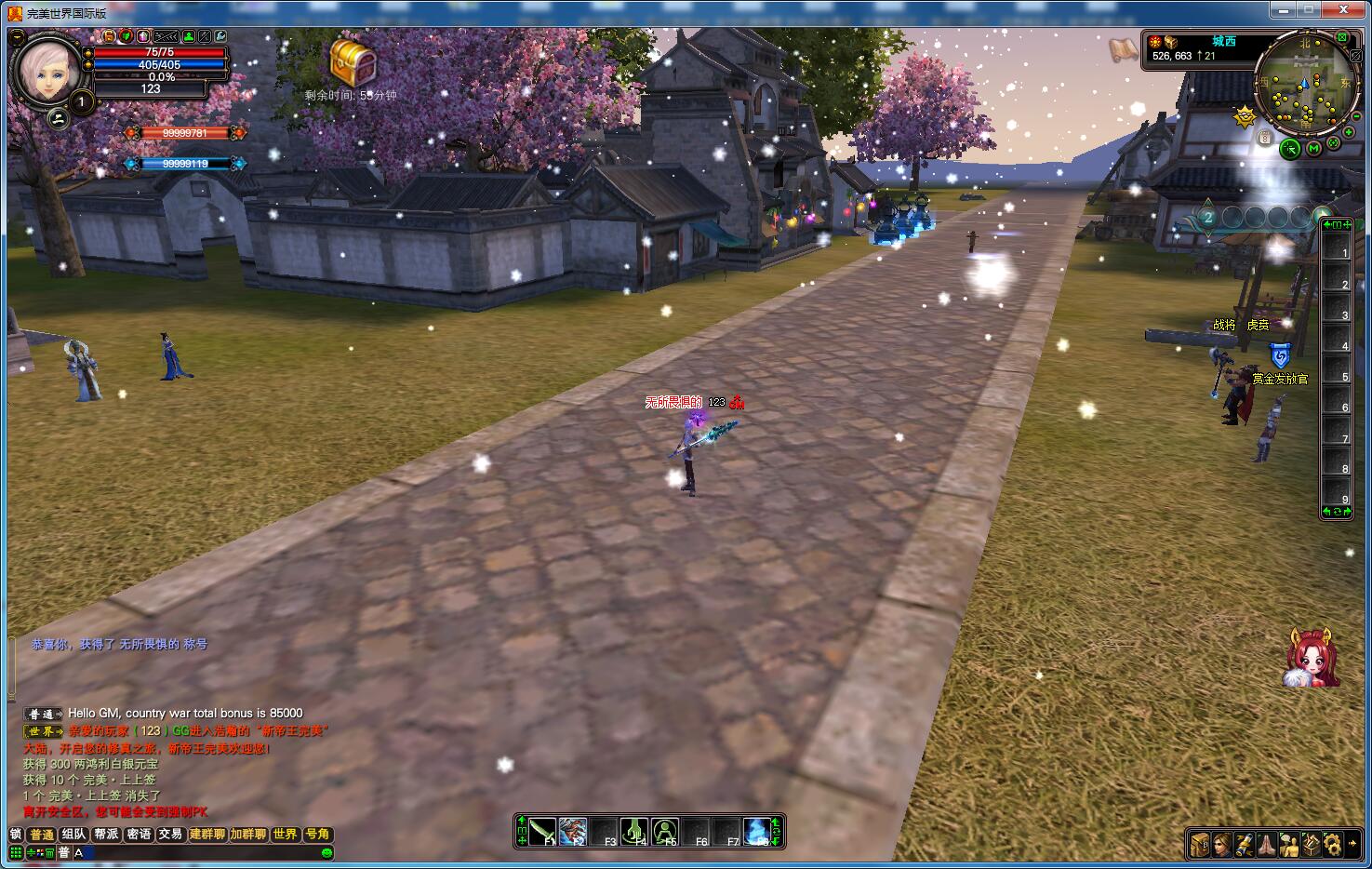Close the game window
The image size is (1372, 869).
(x=1345, y=10)
